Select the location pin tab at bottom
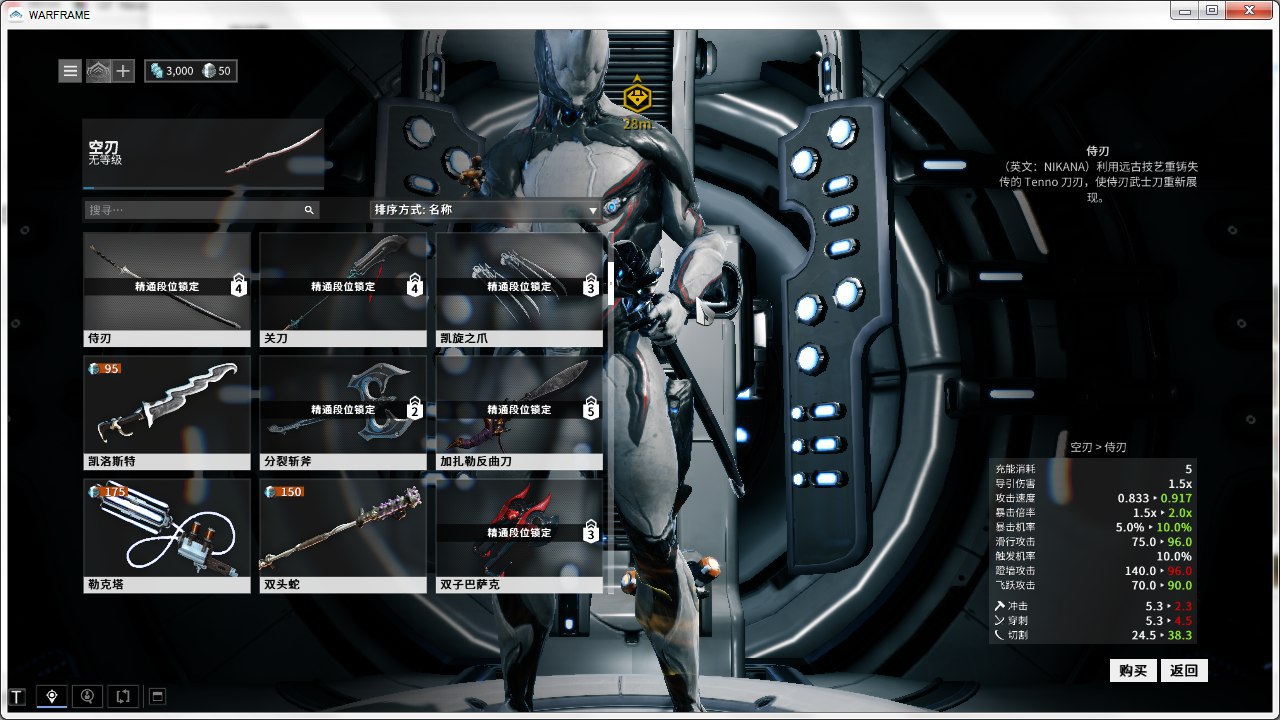Screen dimensions: 1280x720 pyautogui.click(x=52, y=696)
